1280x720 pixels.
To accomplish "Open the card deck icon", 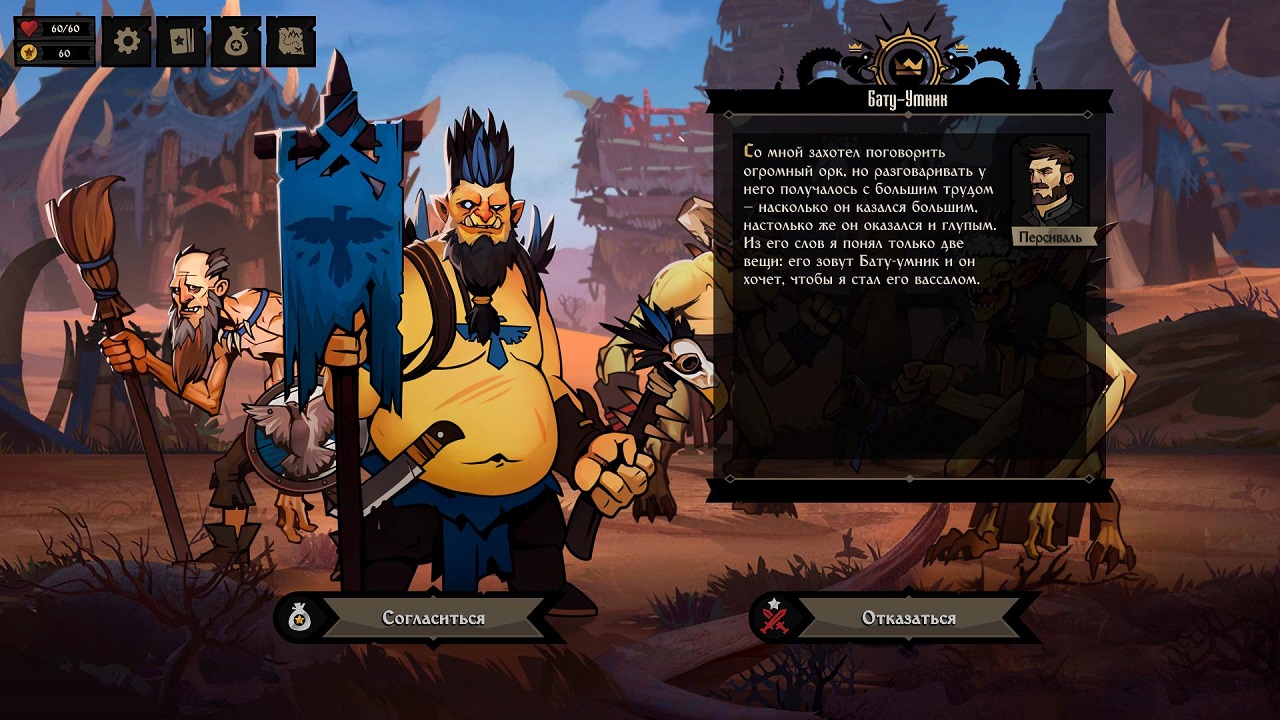I will 181,41.
